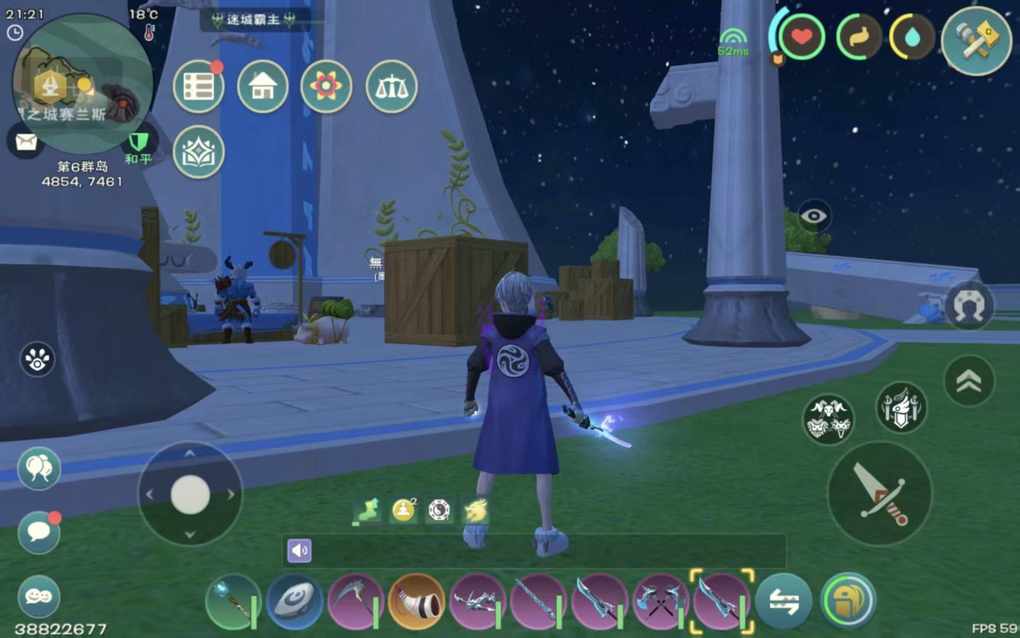Open the balance scales menu
This screenshot has height=638, width=1020.
(x=391, y=87)
